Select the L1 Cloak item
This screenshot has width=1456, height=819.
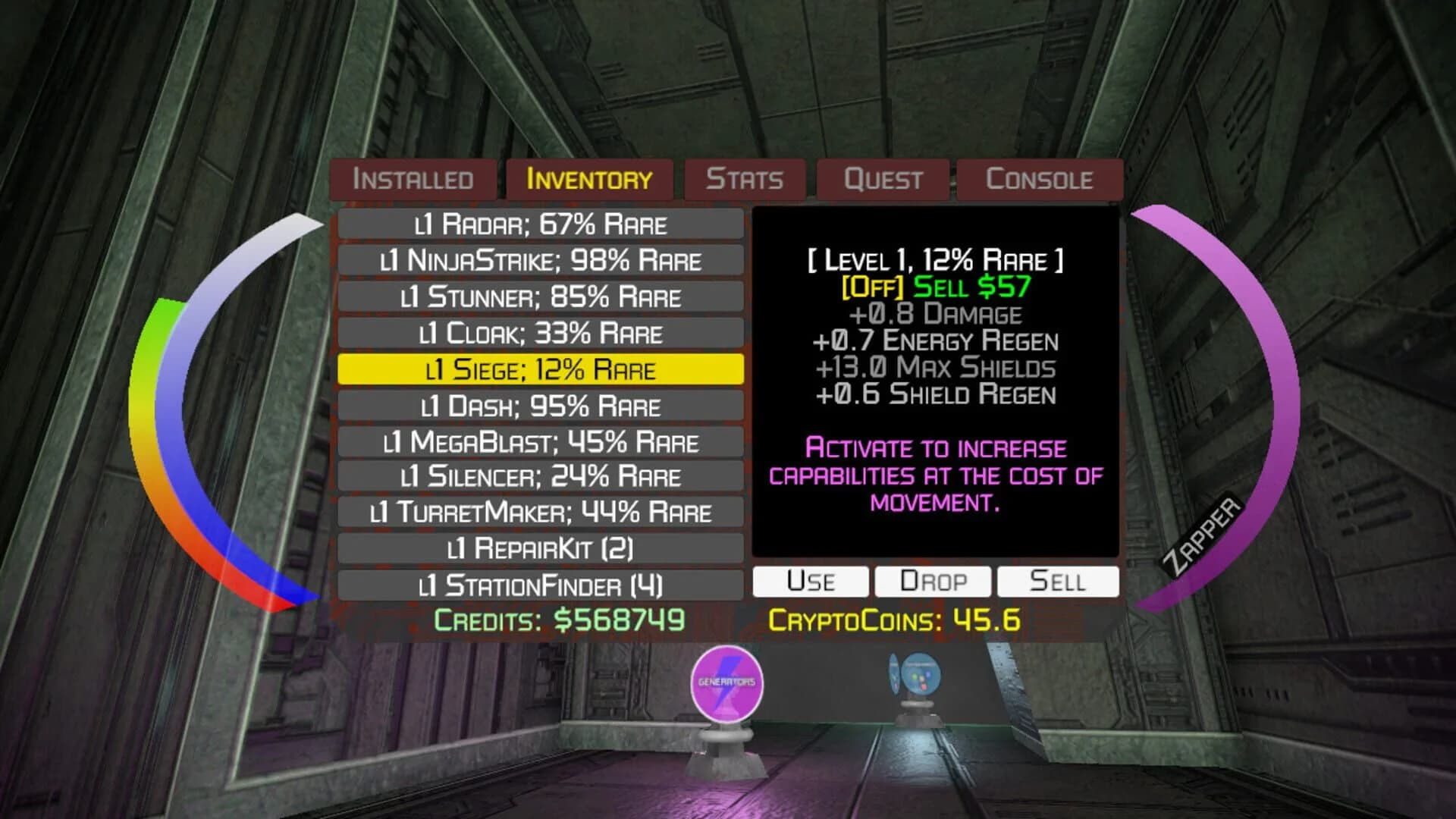(x=542, y=334)
